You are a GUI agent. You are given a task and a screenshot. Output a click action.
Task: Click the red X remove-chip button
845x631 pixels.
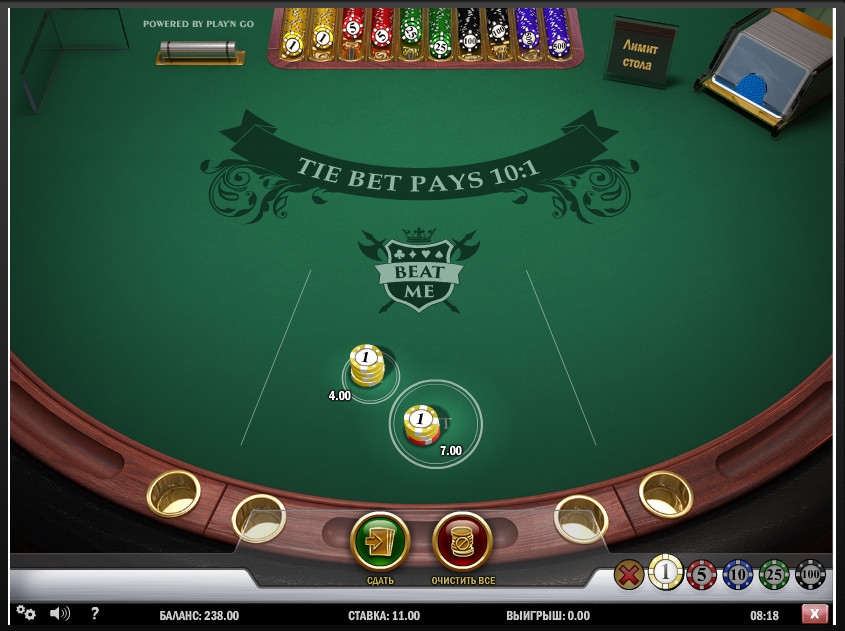[x=629, y=574]
